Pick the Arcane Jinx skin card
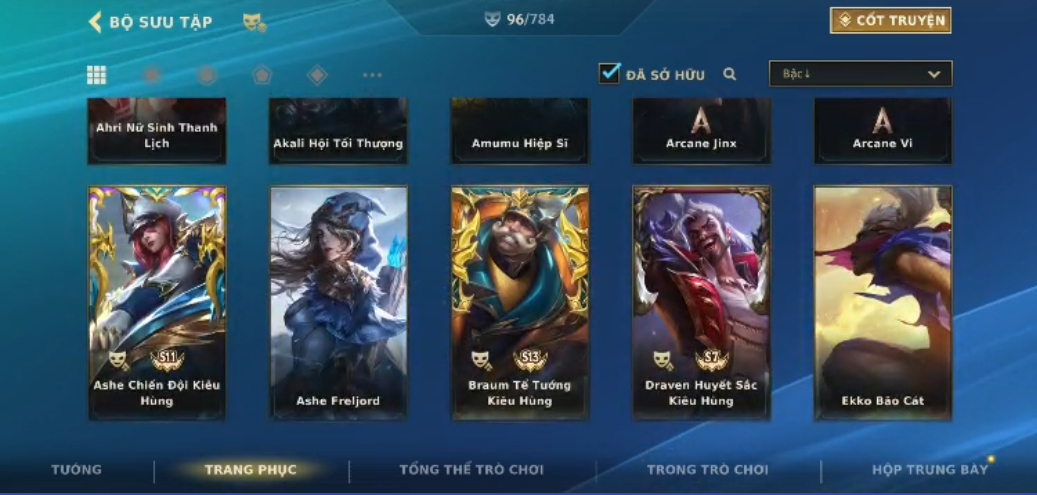 (x=701, y=131)
